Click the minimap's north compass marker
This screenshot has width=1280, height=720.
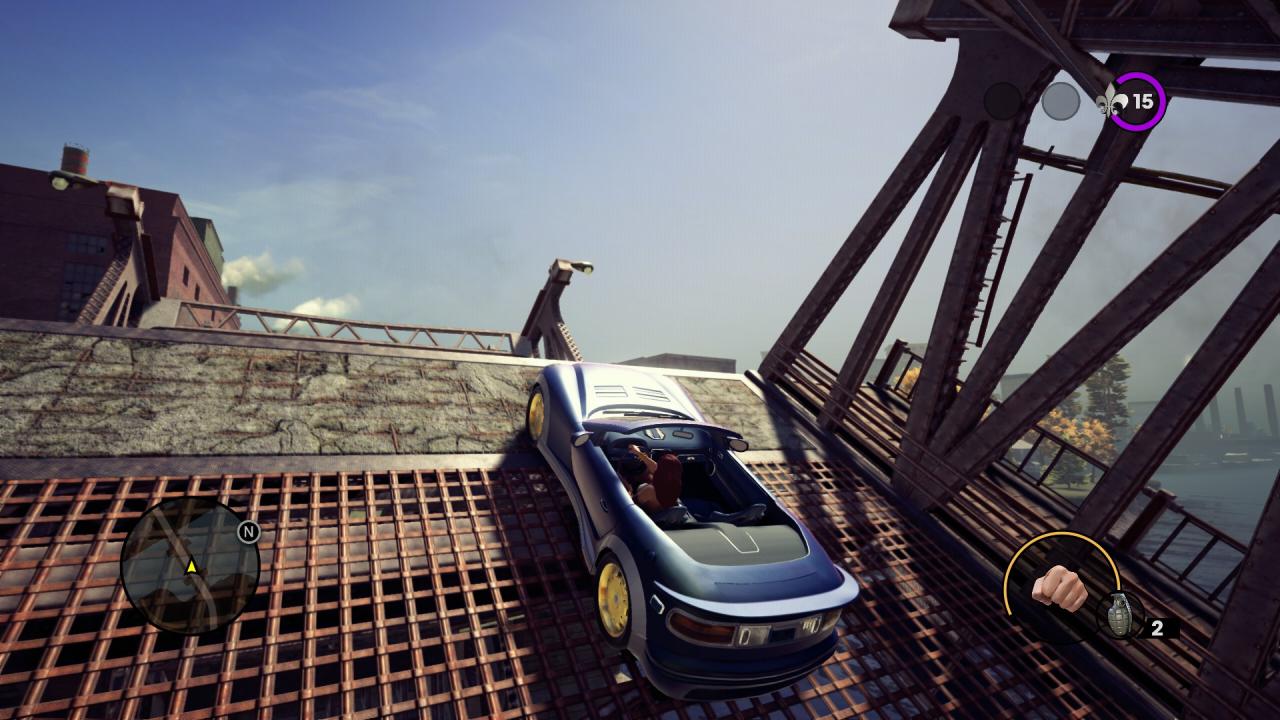click(248, 532)
